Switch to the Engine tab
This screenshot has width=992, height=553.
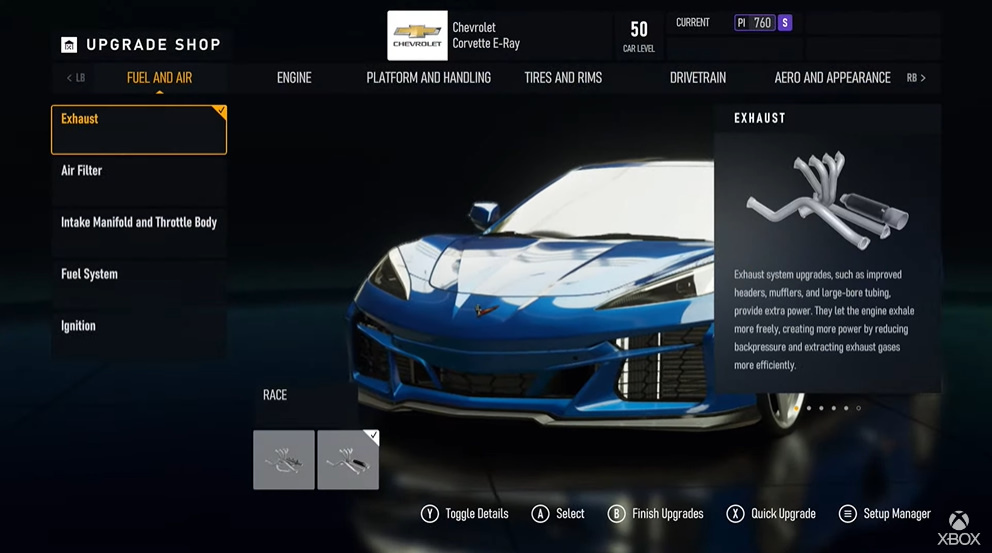(x=294, y=78)
